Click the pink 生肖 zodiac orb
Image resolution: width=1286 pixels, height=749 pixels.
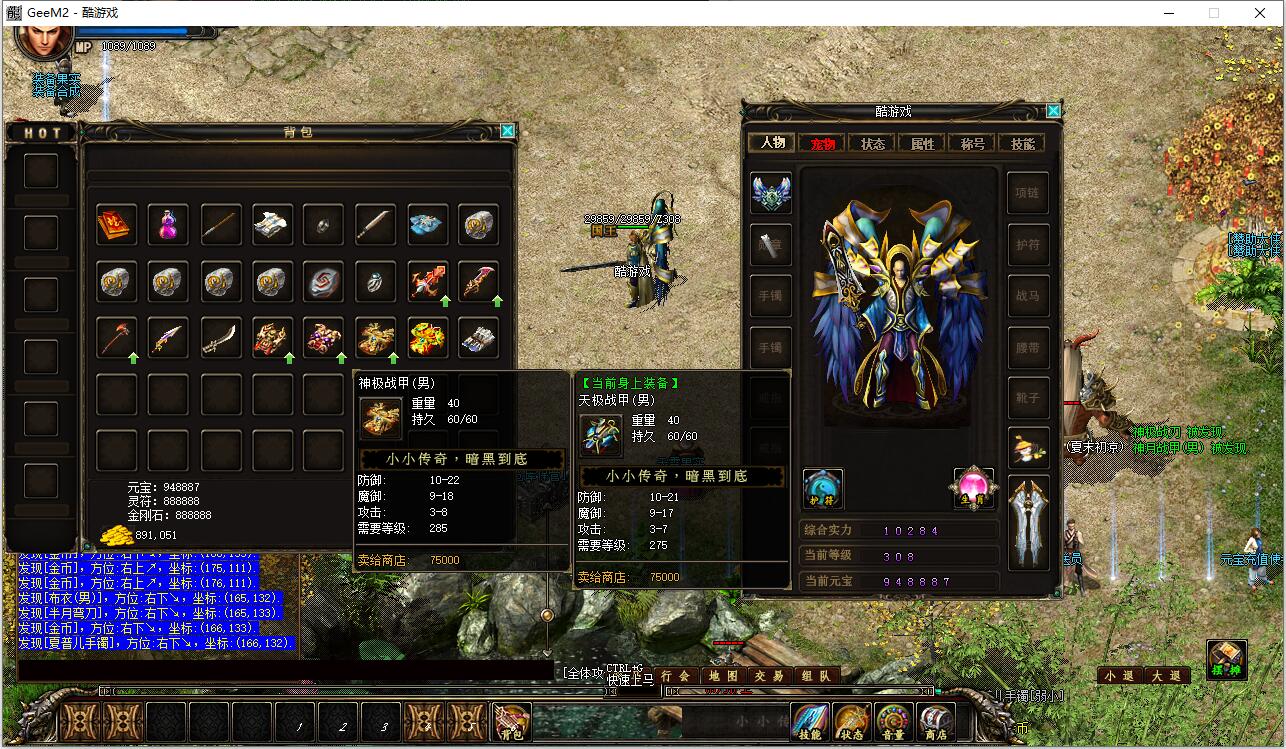[x=972, y=488]
